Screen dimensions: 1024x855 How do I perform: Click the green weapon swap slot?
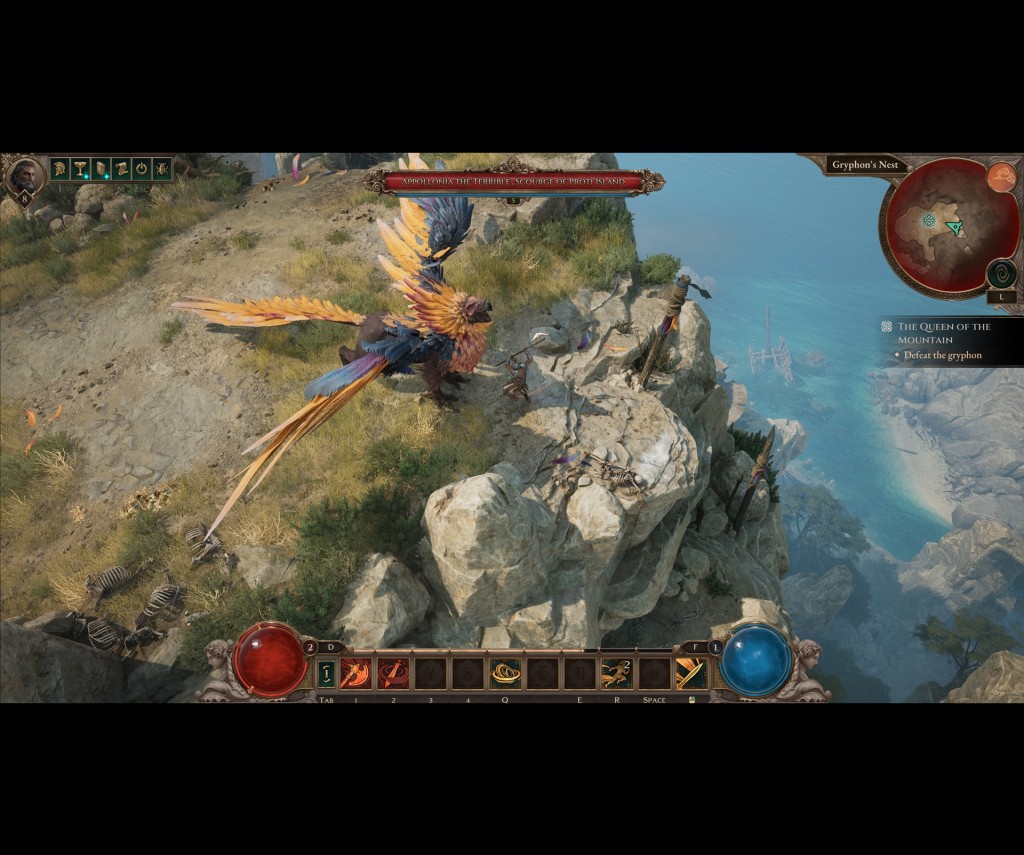pyautogui.click(x=326, y=673)
